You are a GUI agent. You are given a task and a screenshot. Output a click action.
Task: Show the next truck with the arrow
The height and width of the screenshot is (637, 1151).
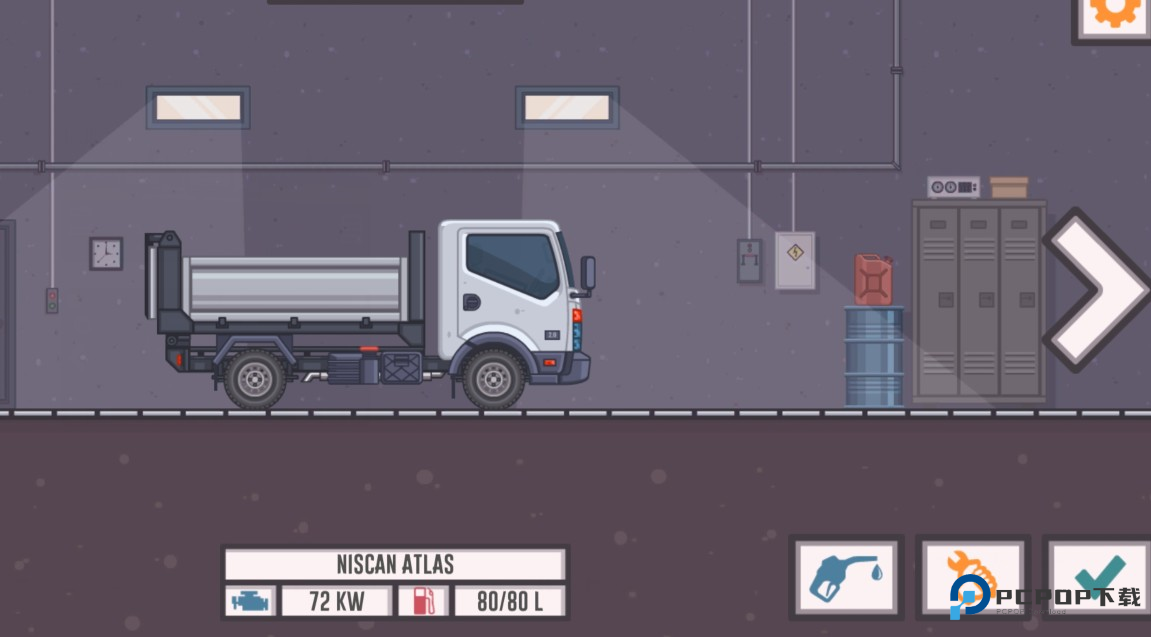point(1097,289)
